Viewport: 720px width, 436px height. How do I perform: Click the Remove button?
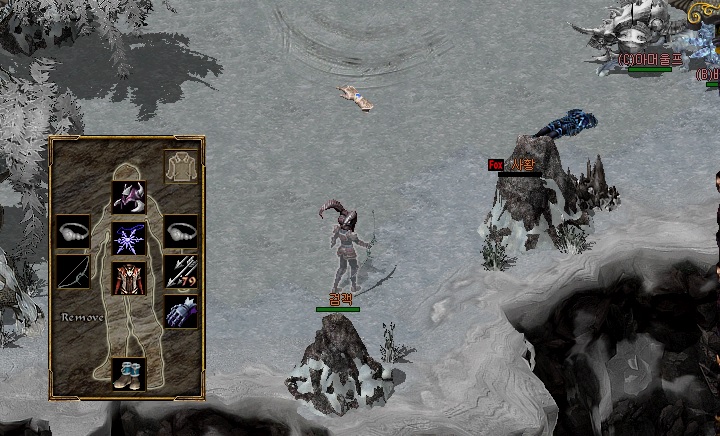(x=82, y=317)
